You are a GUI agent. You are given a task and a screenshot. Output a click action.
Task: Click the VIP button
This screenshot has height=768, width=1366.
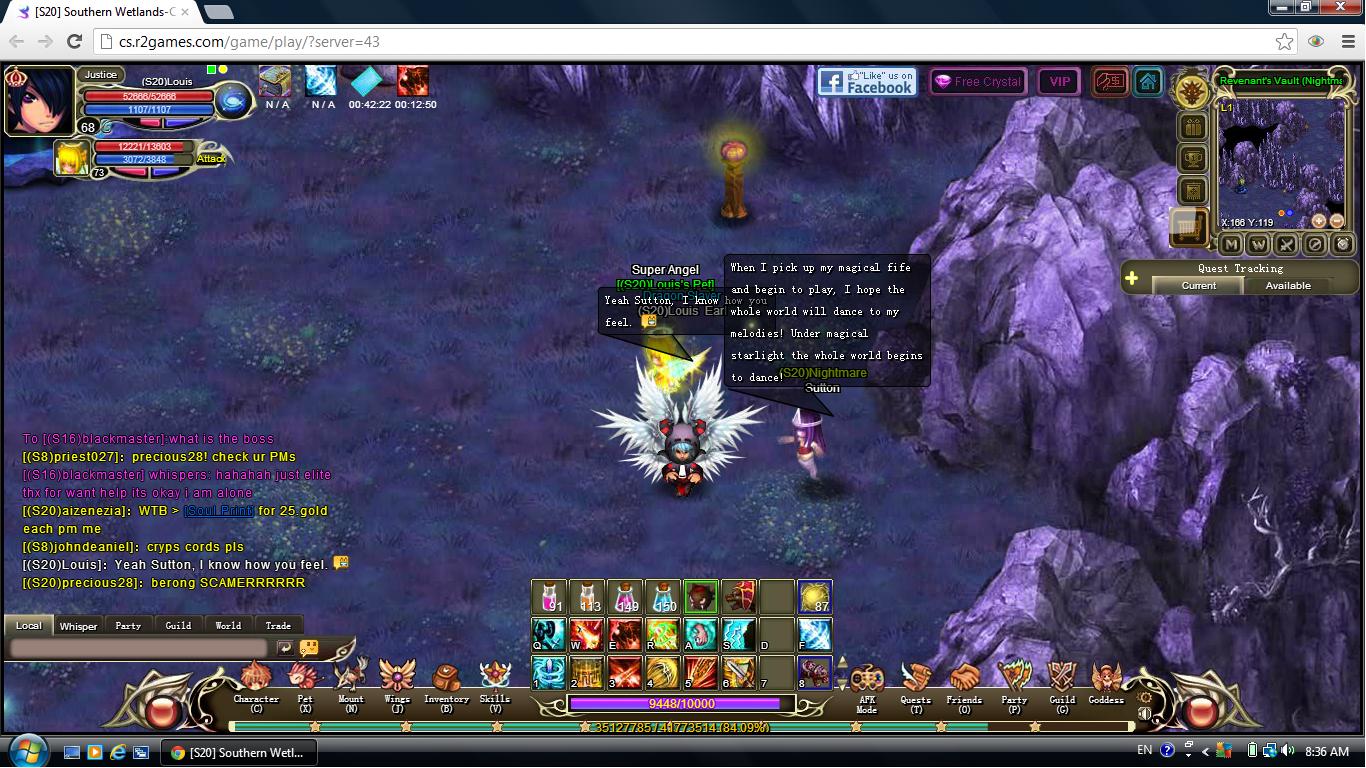tap(1059, 82)
